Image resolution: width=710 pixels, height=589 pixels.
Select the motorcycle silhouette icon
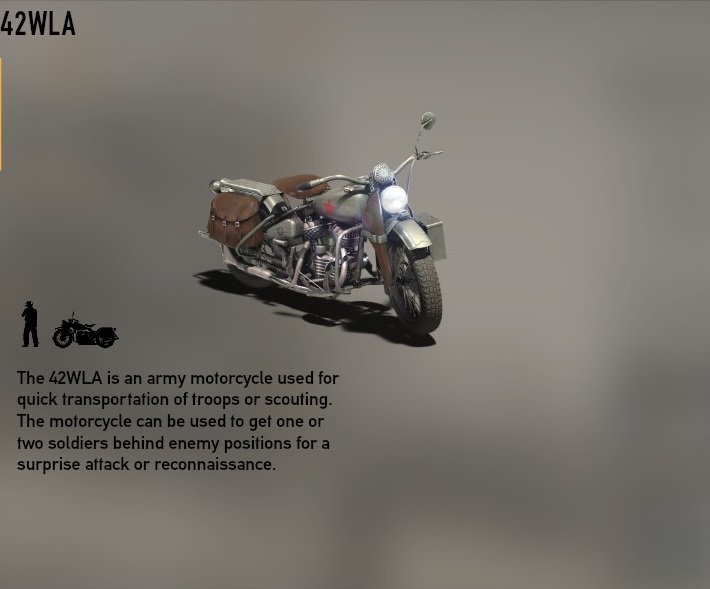[85, 331]
